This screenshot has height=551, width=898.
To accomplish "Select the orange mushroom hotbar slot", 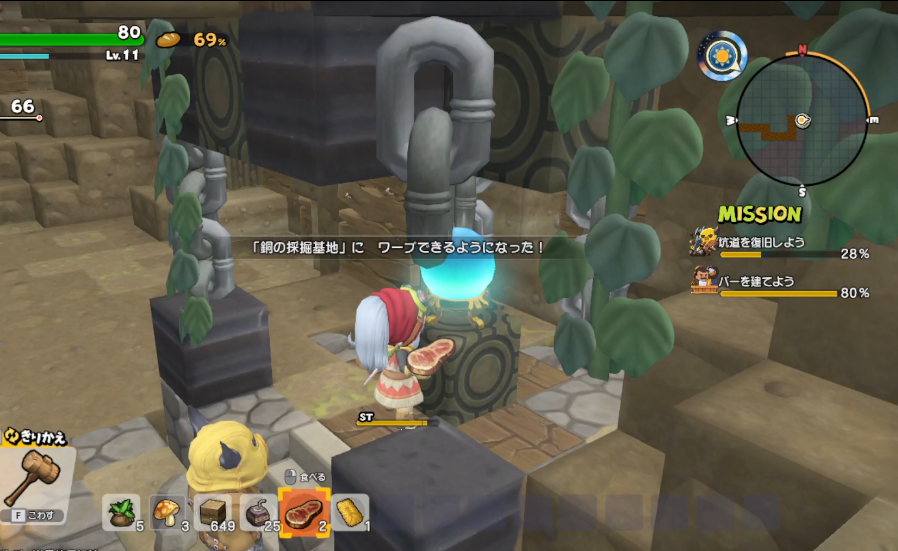I will point(168,512).
